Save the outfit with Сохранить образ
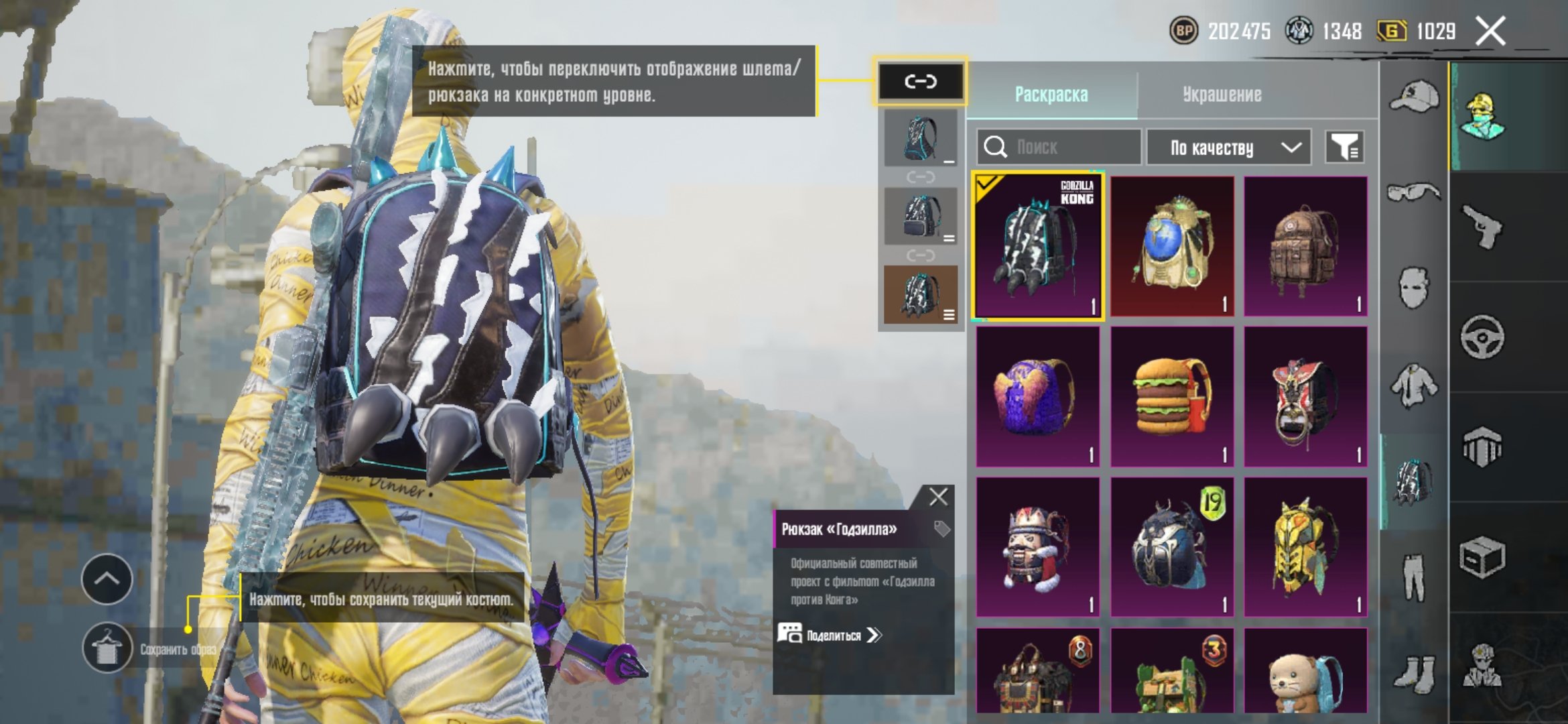The image size is (1568, 724). pos(107,648)
